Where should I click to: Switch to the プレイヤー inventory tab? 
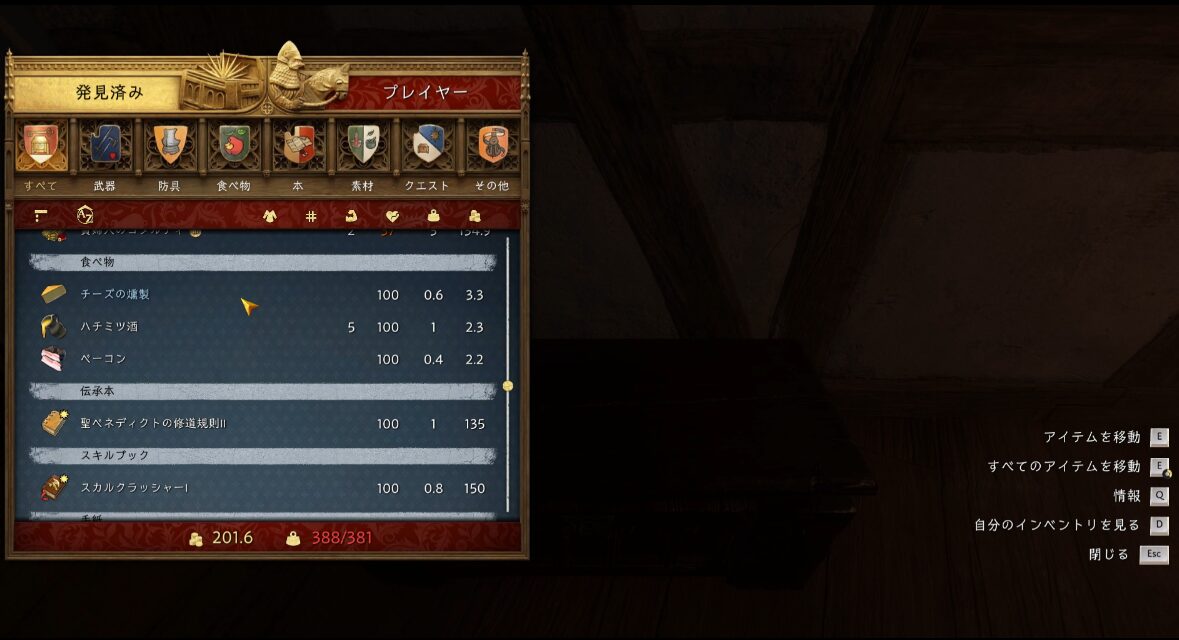(x=425, y=92)
